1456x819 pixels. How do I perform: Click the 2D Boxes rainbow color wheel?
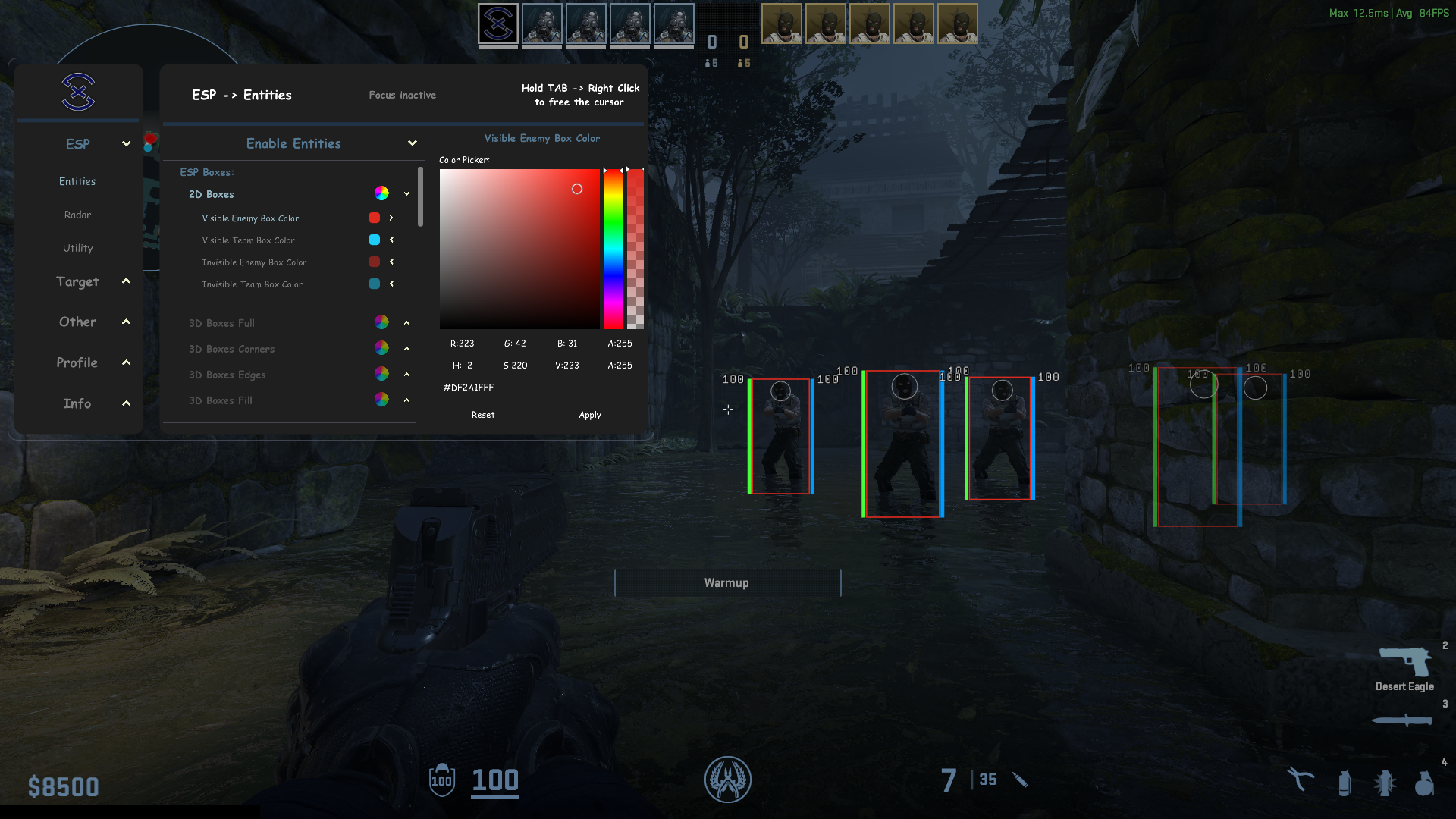pyautogui.click(x=381, y=193)
